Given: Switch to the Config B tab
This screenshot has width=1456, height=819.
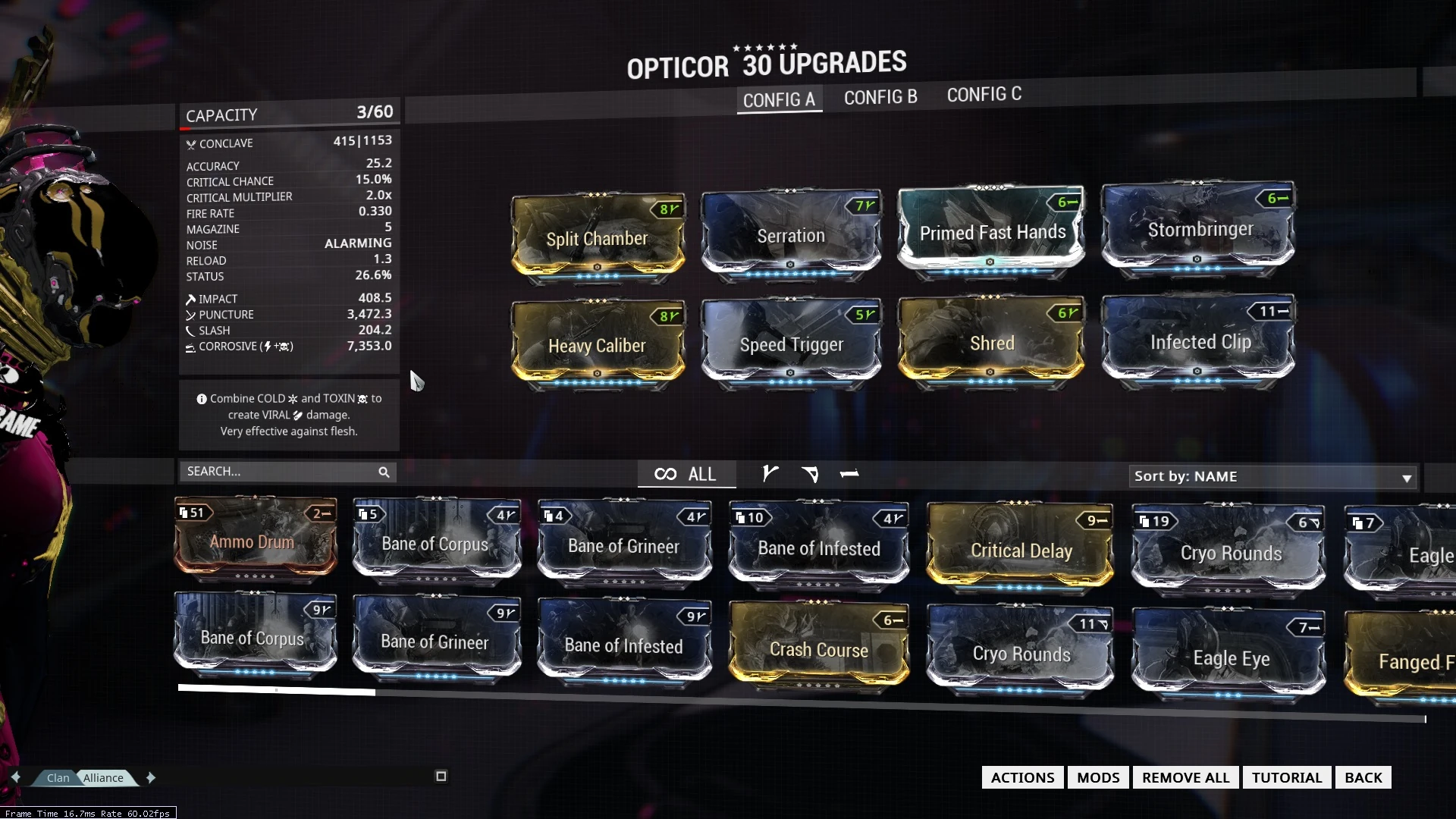Looking at the screenshot, I should coord(880,97).
